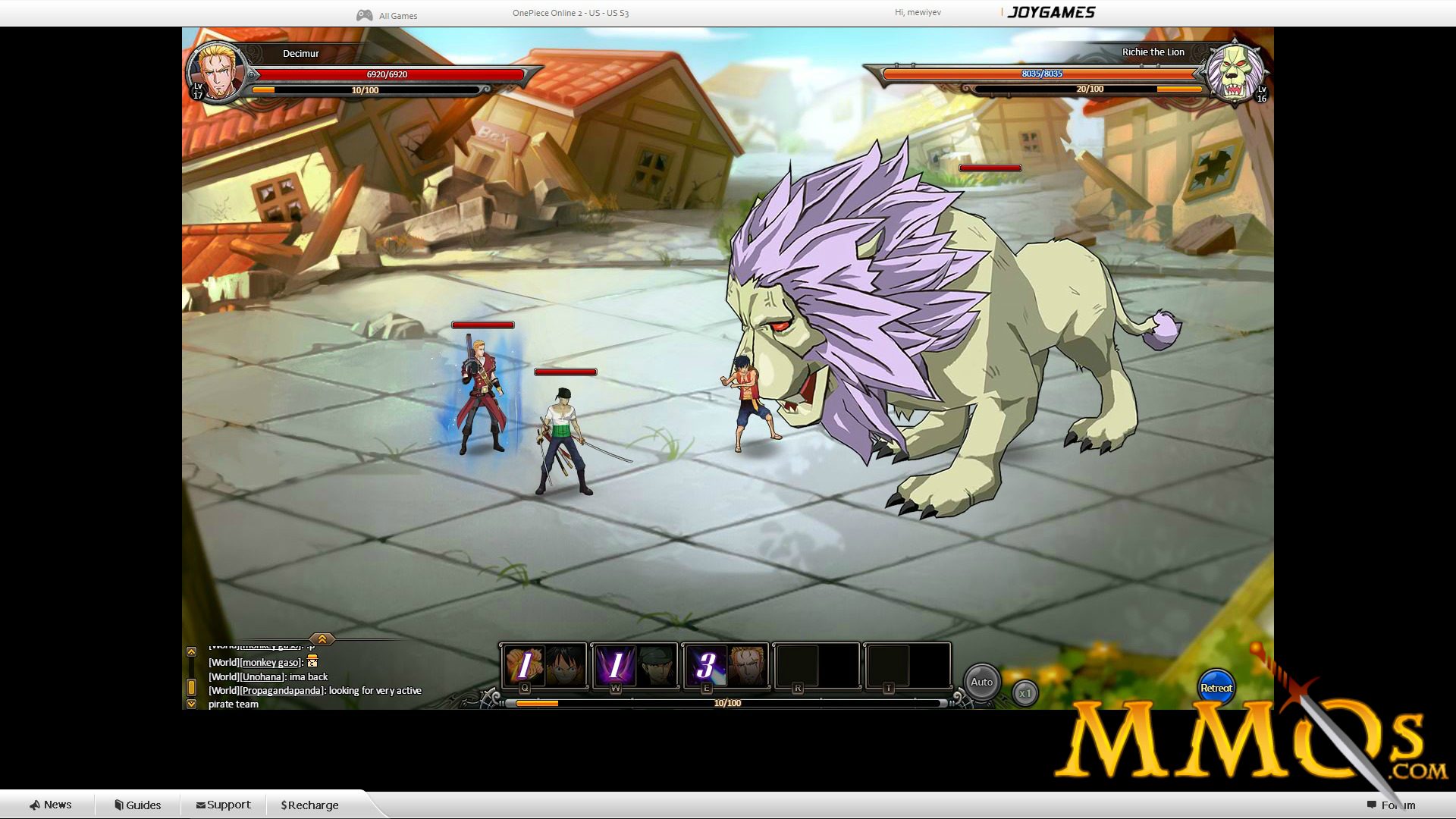Viewport: 1456px width, 819px height.
Task: Activate the W skill on Zoro's slot
Action: pyautogui.click(x=614, y=665)
